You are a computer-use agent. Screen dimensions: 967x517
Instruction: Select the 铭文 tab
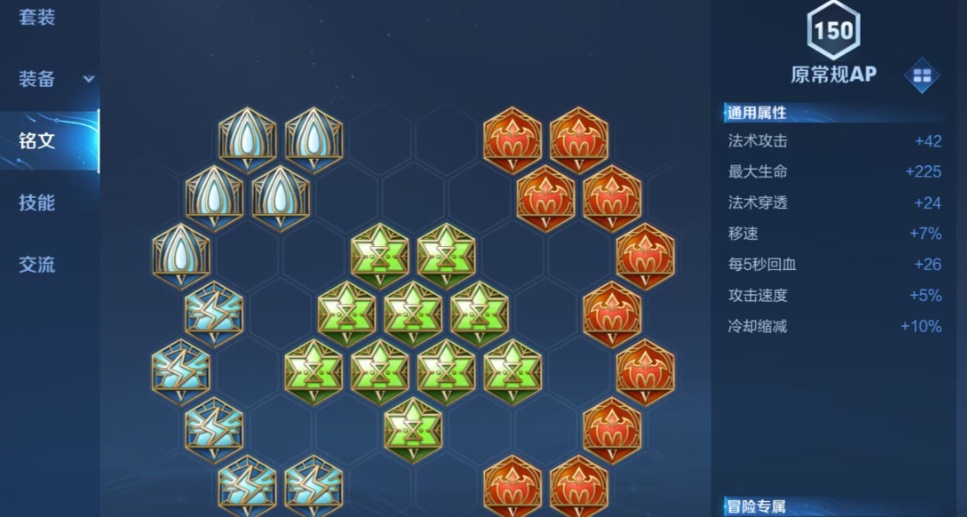pyautogui.click(x=37, y=140)
